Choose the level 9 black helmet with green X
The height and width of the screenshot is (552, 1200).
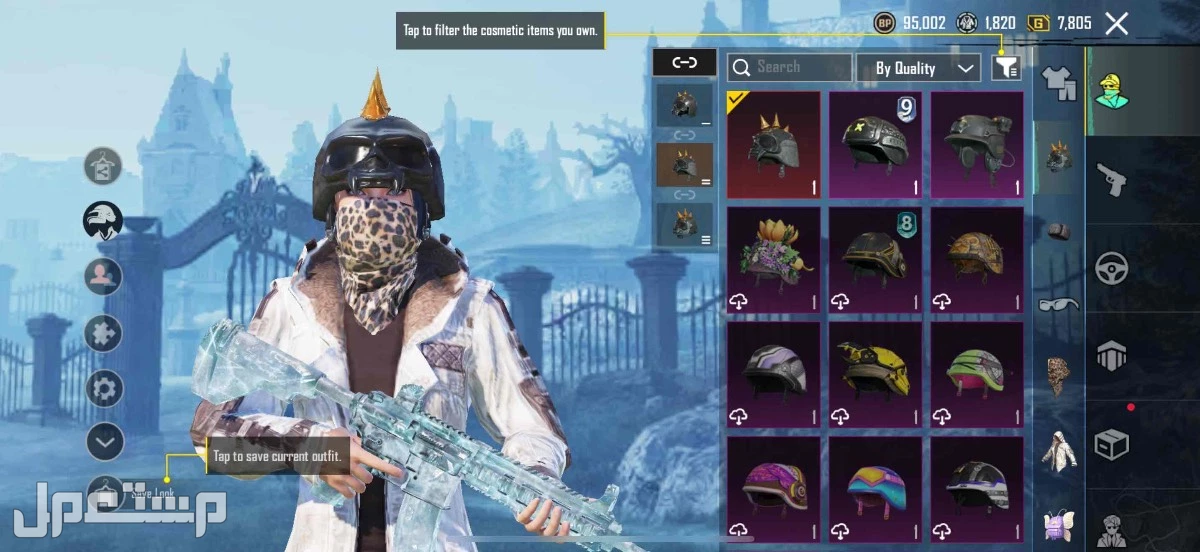pos(875,145)
